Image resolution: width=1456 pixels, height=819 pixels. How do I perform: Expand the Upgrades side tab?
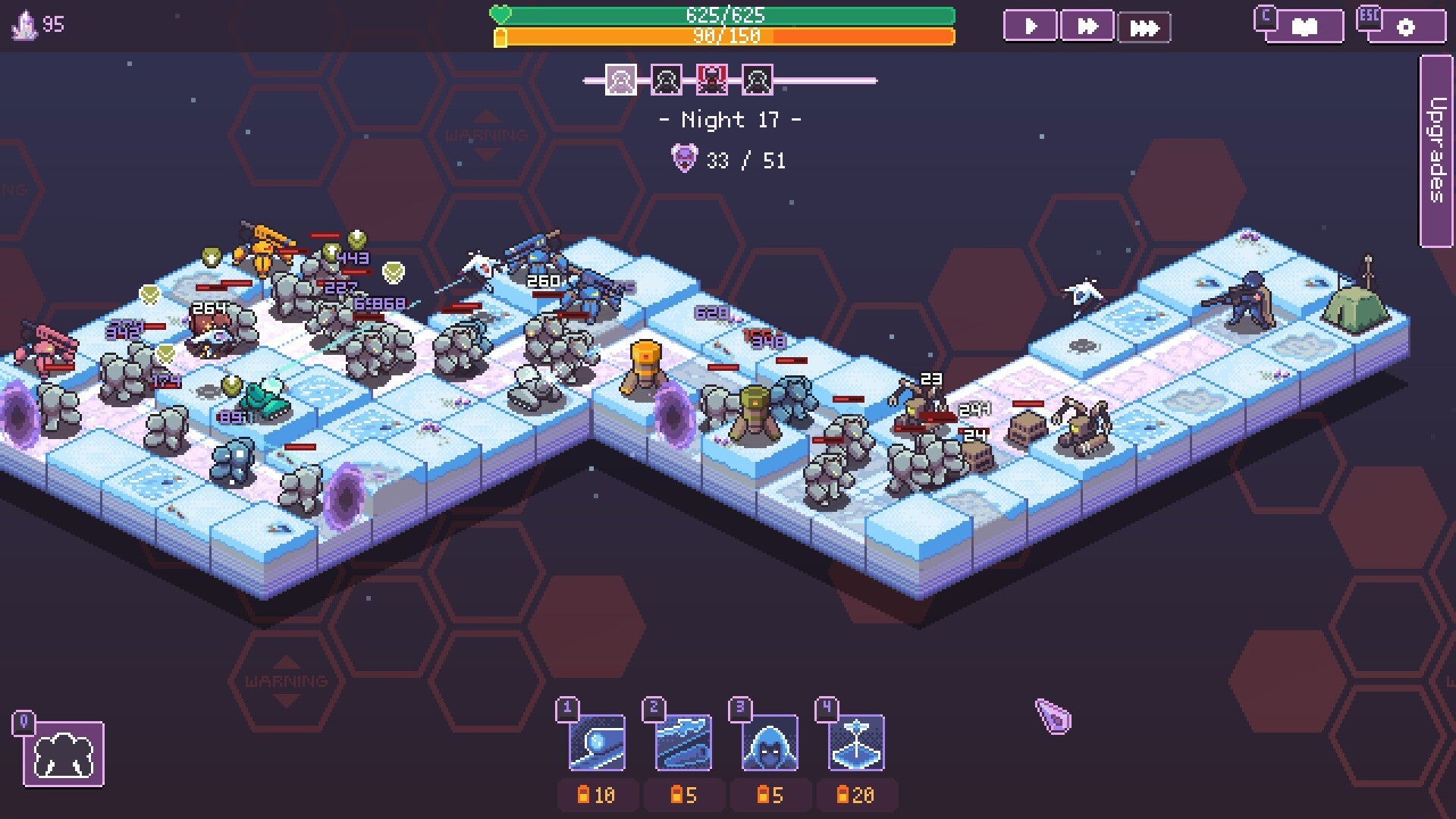coord(1436,150)
